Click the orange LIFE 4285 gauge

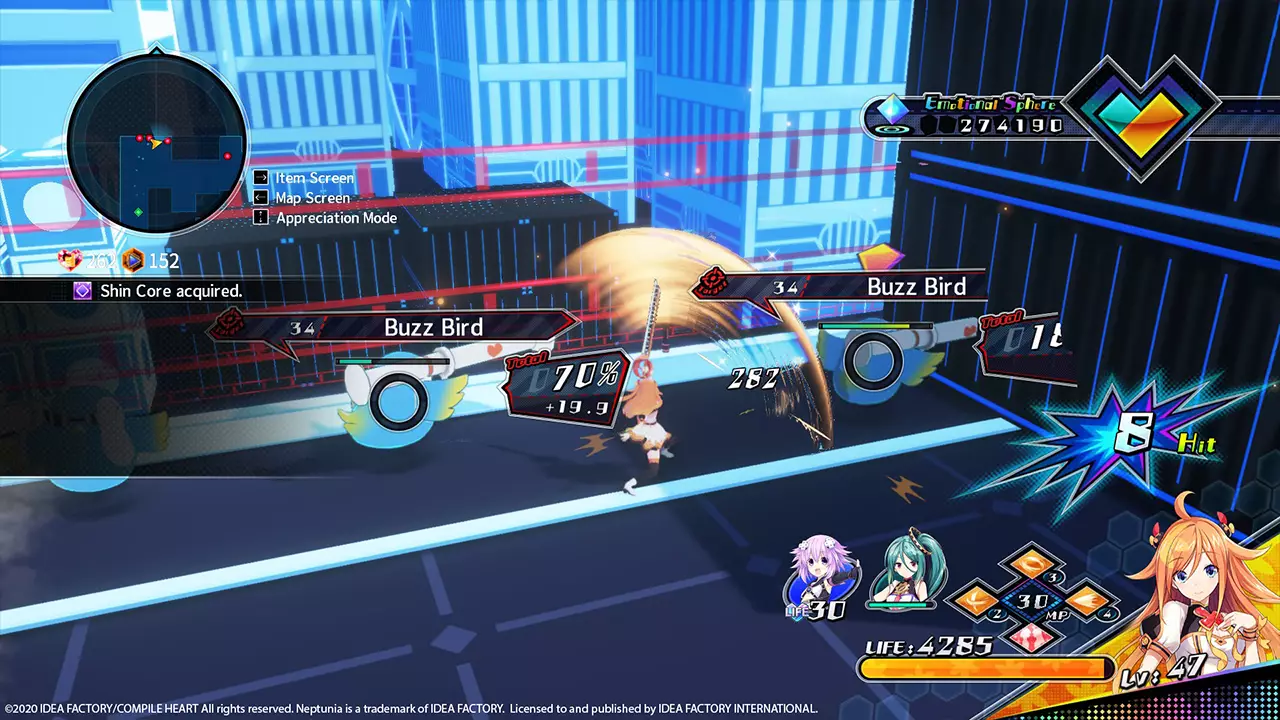click(985, 669)
